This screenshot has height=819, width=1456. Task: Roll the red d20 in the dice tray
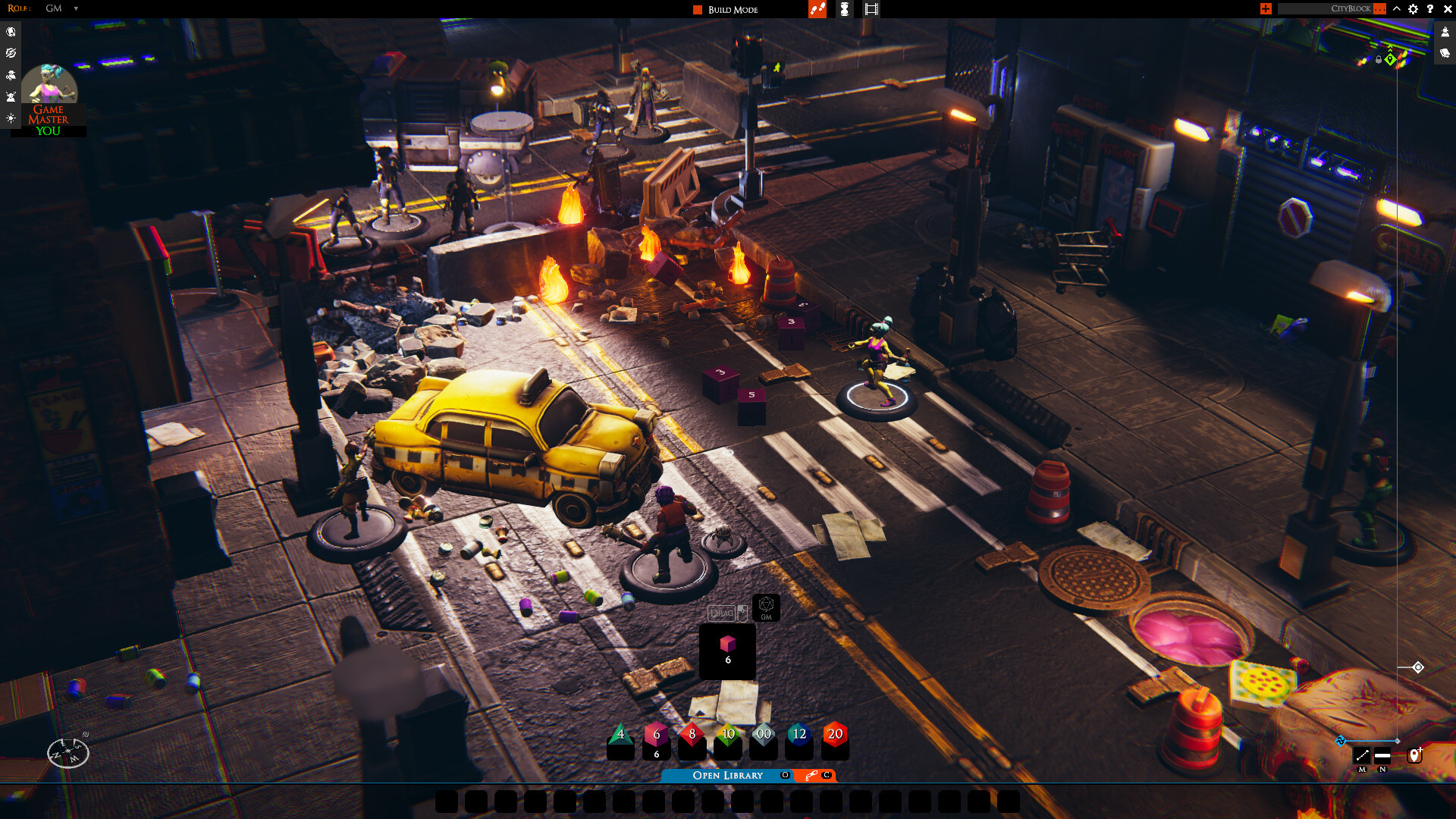[834, 734]
